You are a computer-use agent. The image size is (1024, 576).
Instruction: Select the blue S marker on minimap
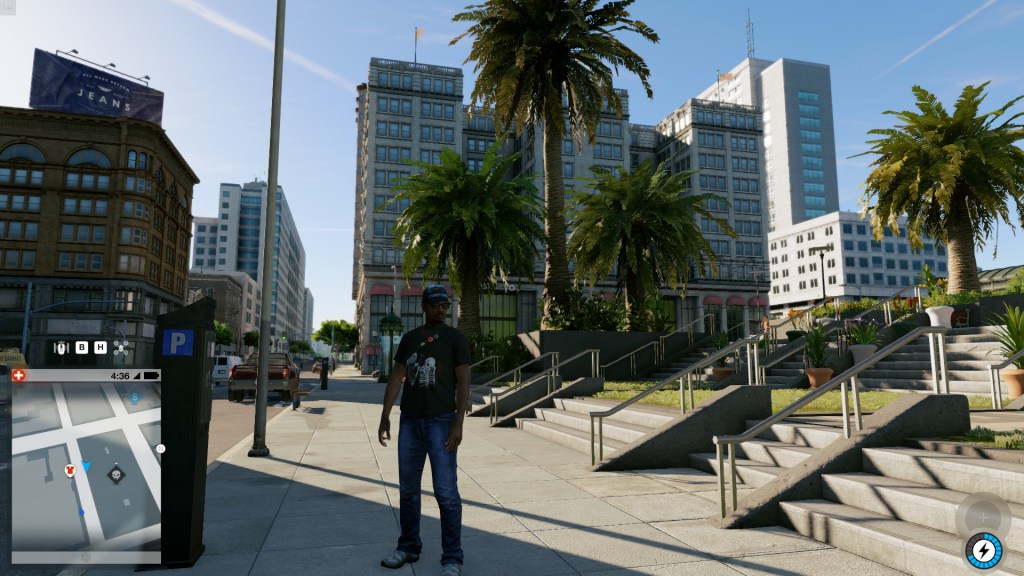[134, 397]
